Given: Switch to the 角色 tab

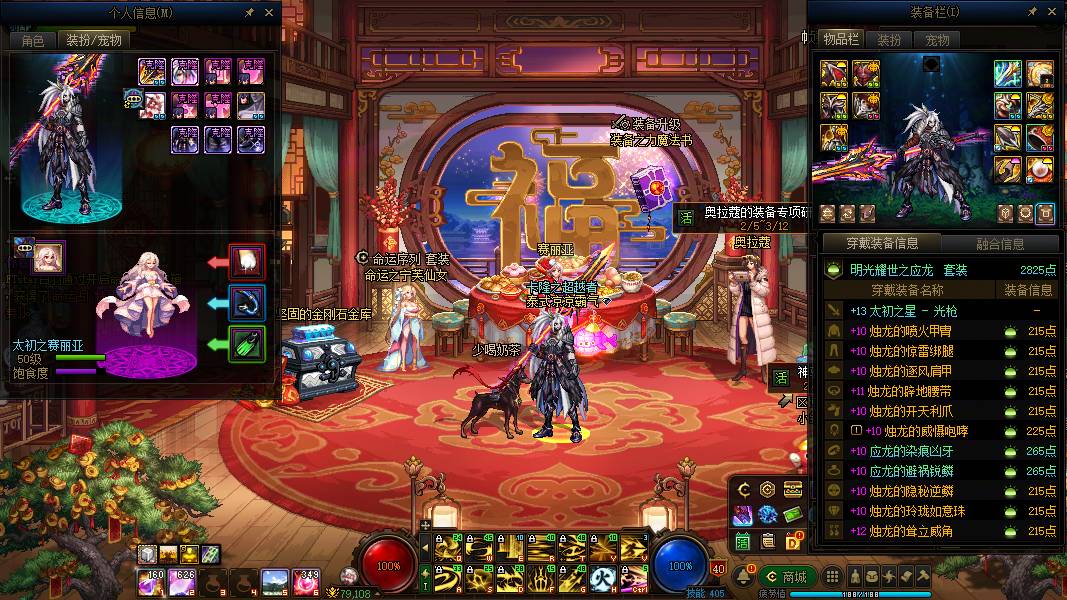Looking at the screenshot, I should 33,40.
